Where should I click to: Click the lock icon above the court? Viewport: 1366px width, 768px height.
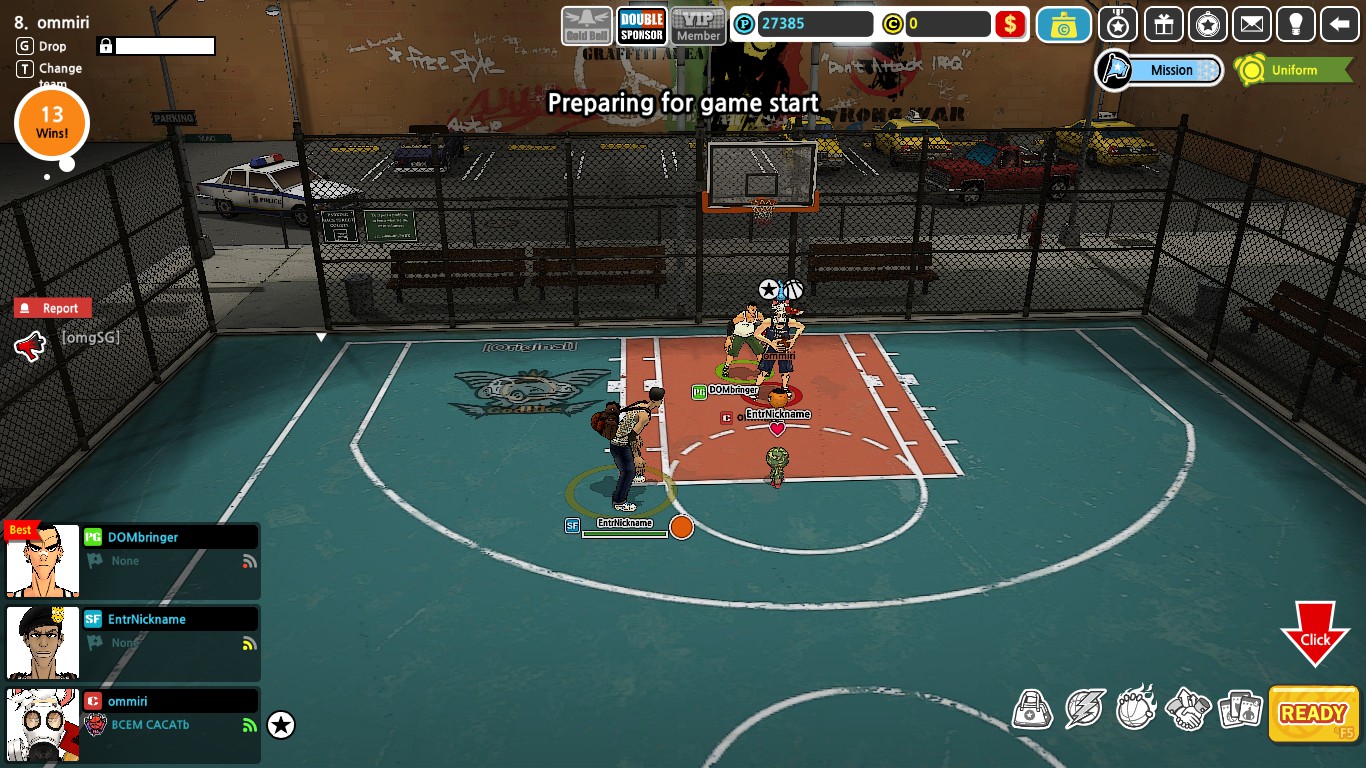(105, 46)
